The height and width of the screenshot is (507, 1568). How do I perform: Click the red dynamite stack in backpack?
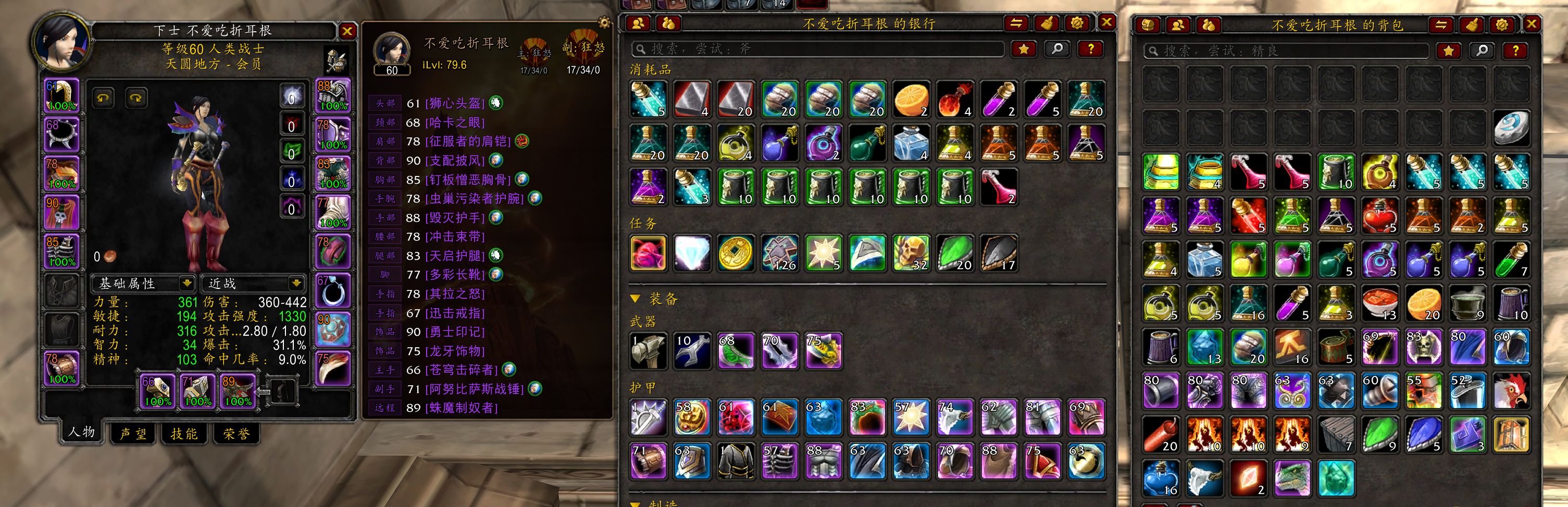1160,435
